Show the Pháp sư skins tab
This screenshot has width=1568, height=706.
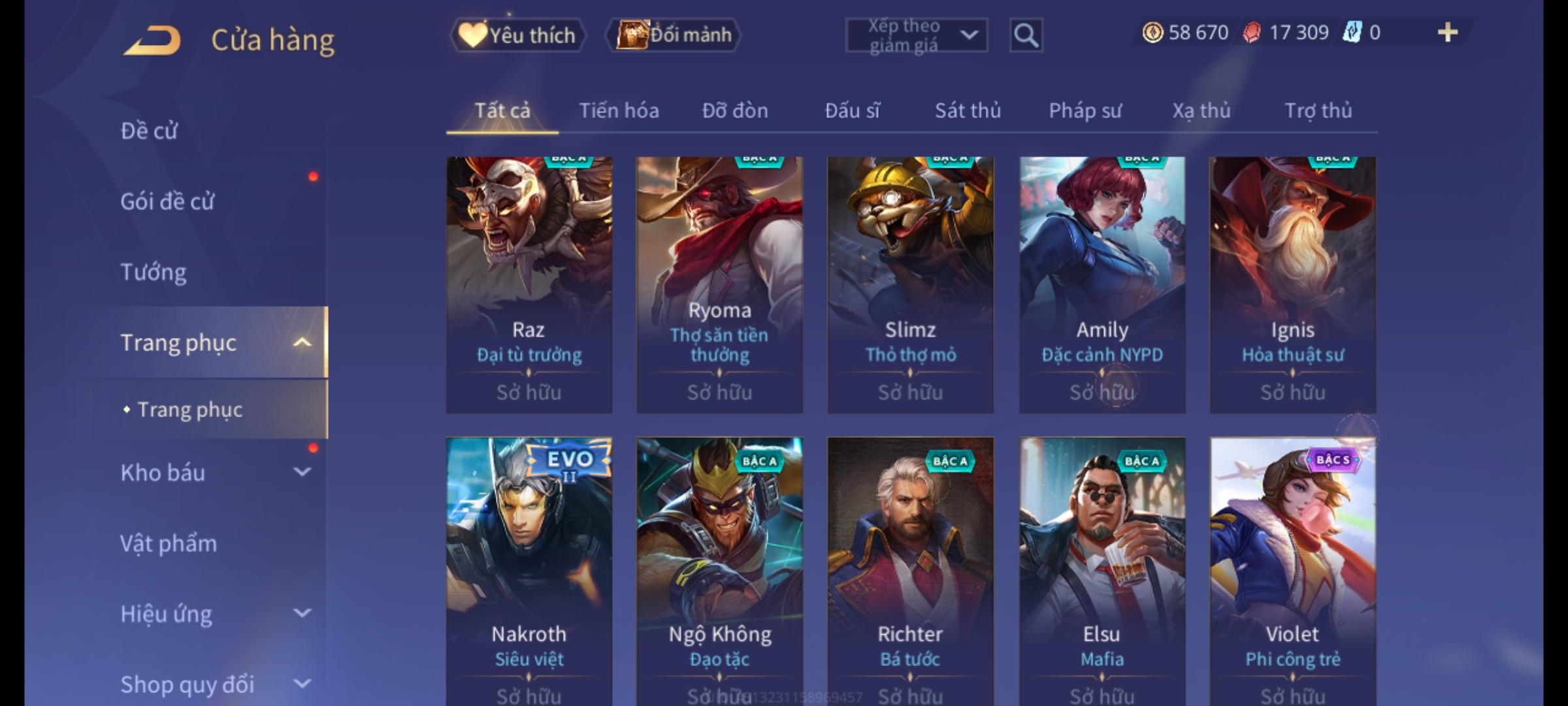[x=1085, y=110]
